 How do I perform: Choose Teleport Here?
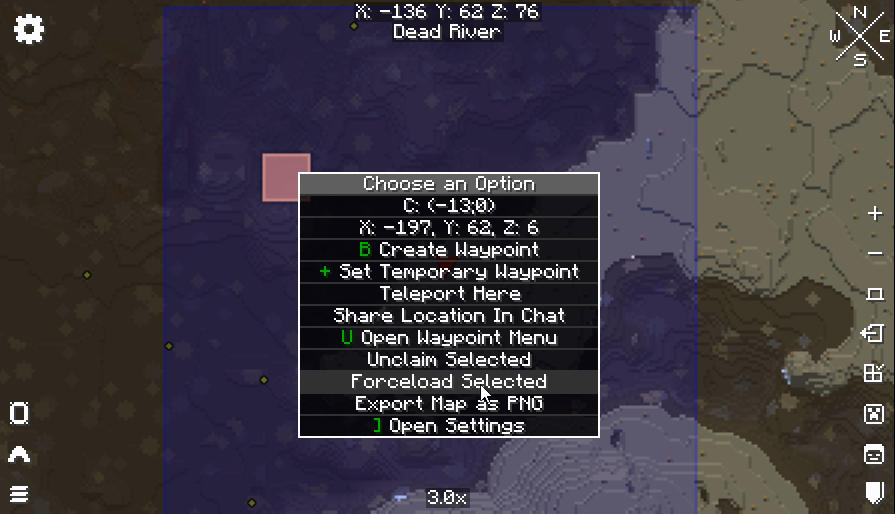pos(449,294)
